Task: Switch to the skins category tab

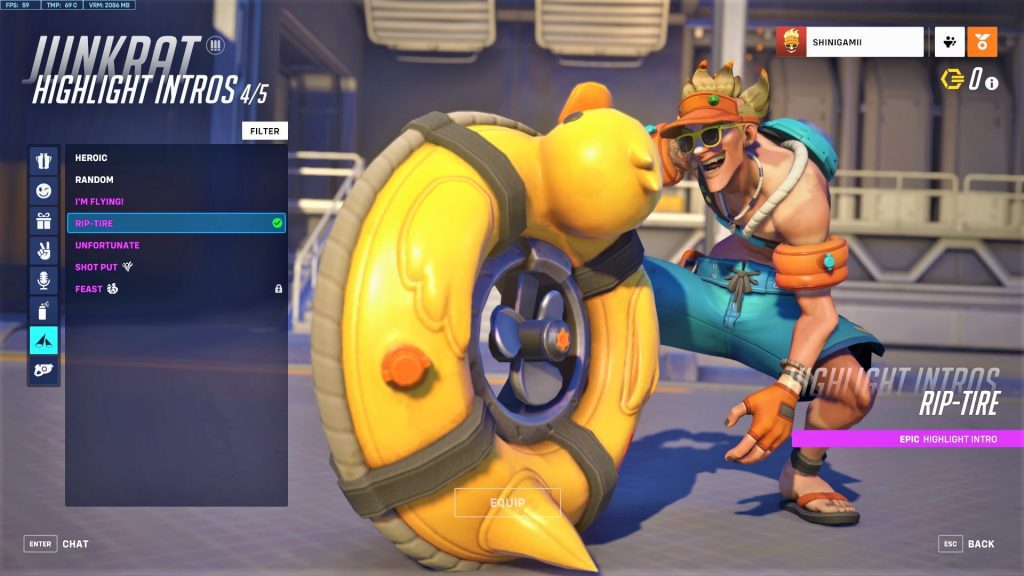Action: 43,160
